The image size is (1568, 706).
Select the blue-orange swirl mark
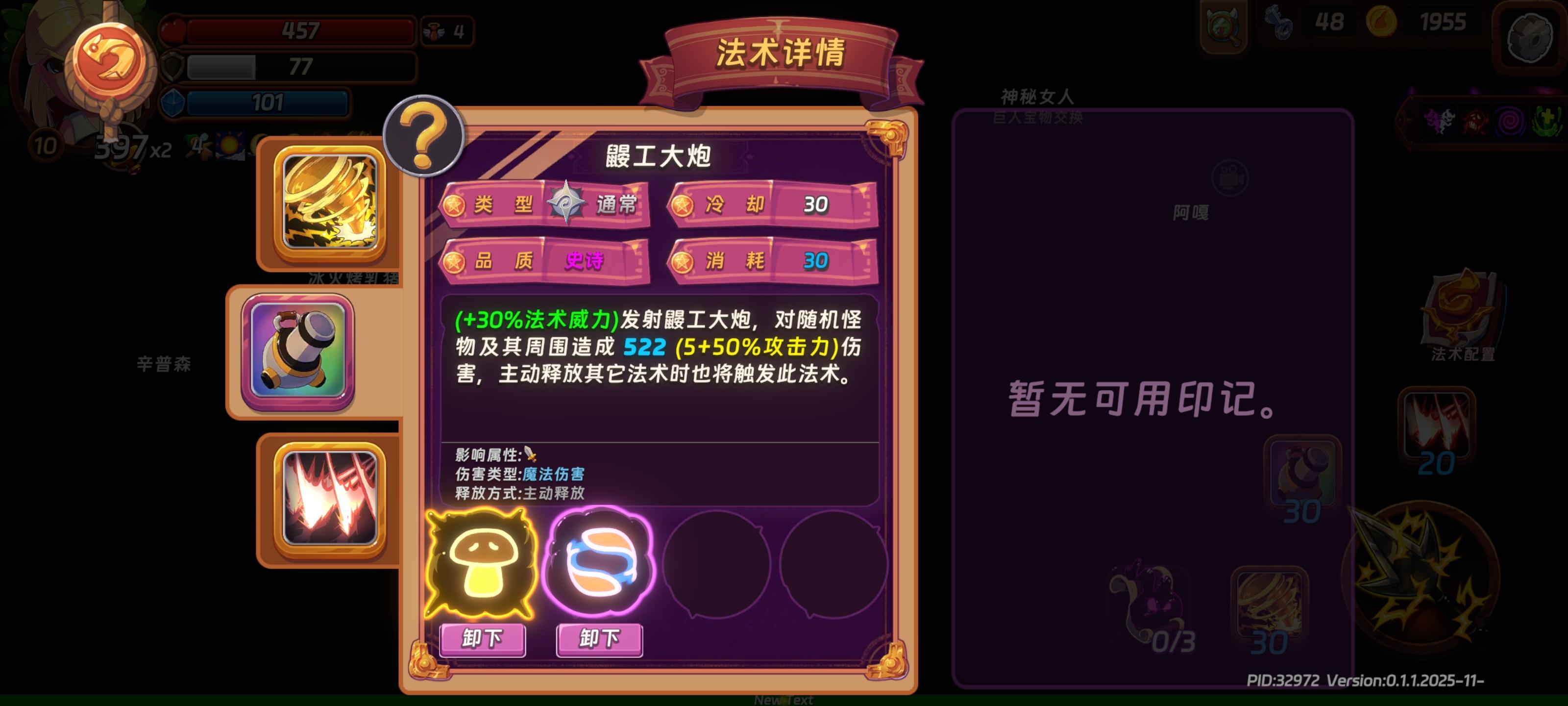click(600, 565)
